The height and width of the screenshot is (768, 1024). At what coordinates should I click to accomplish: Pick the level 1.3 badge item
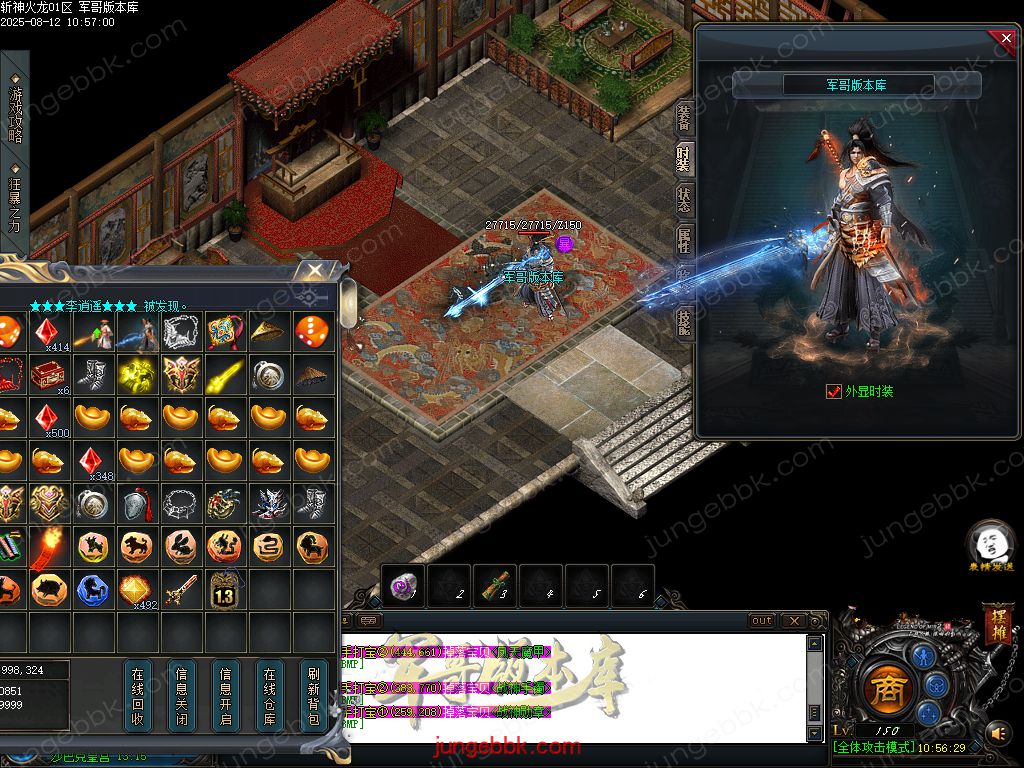pyautogui.click(x=224, y=590)
